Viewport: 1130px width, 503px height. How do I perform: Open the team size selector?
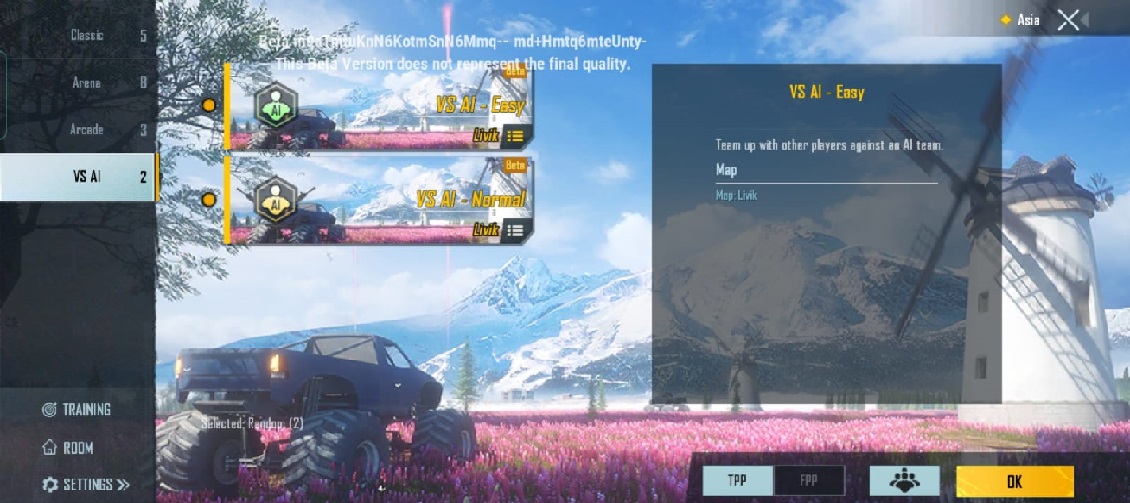(904, 481)
